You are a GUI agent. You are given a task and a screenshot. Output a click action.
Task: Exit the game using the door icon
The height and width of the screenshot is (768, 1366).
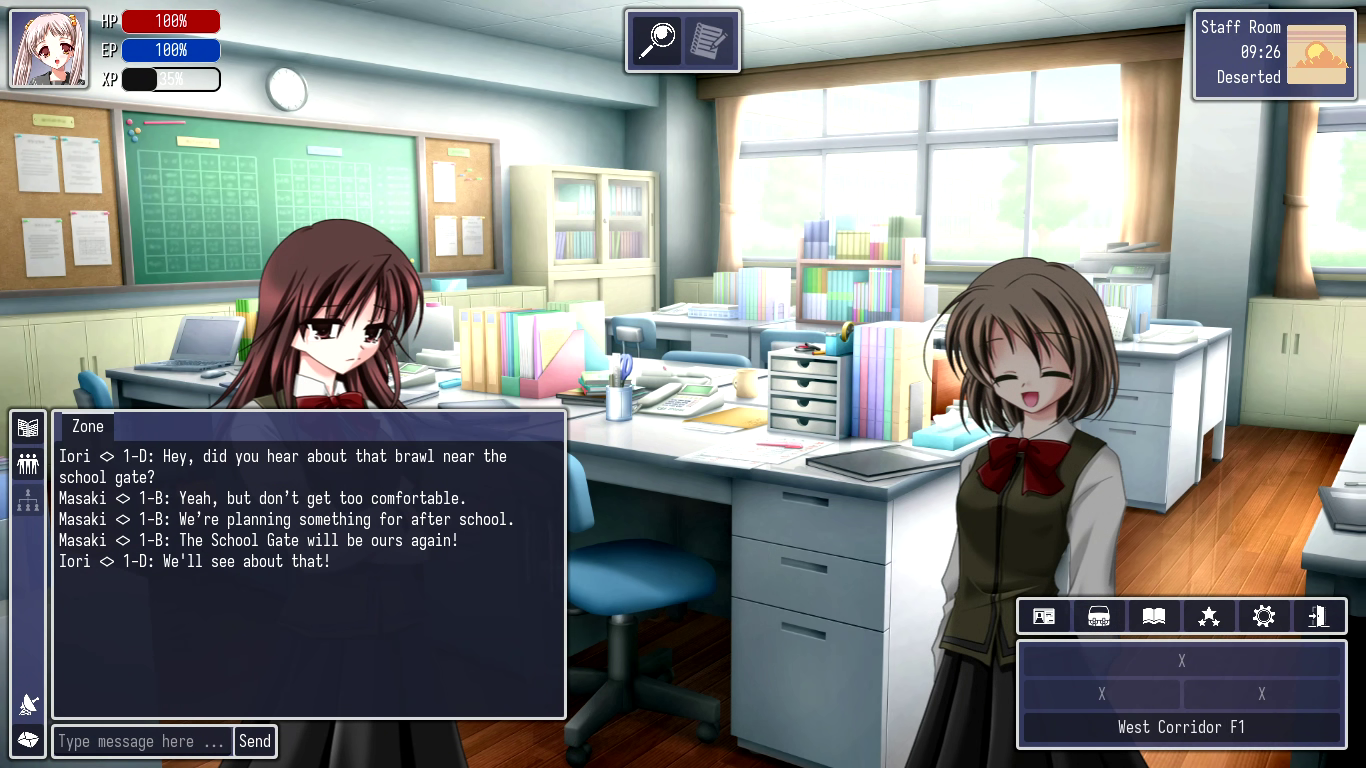[x=1318, y=616]
